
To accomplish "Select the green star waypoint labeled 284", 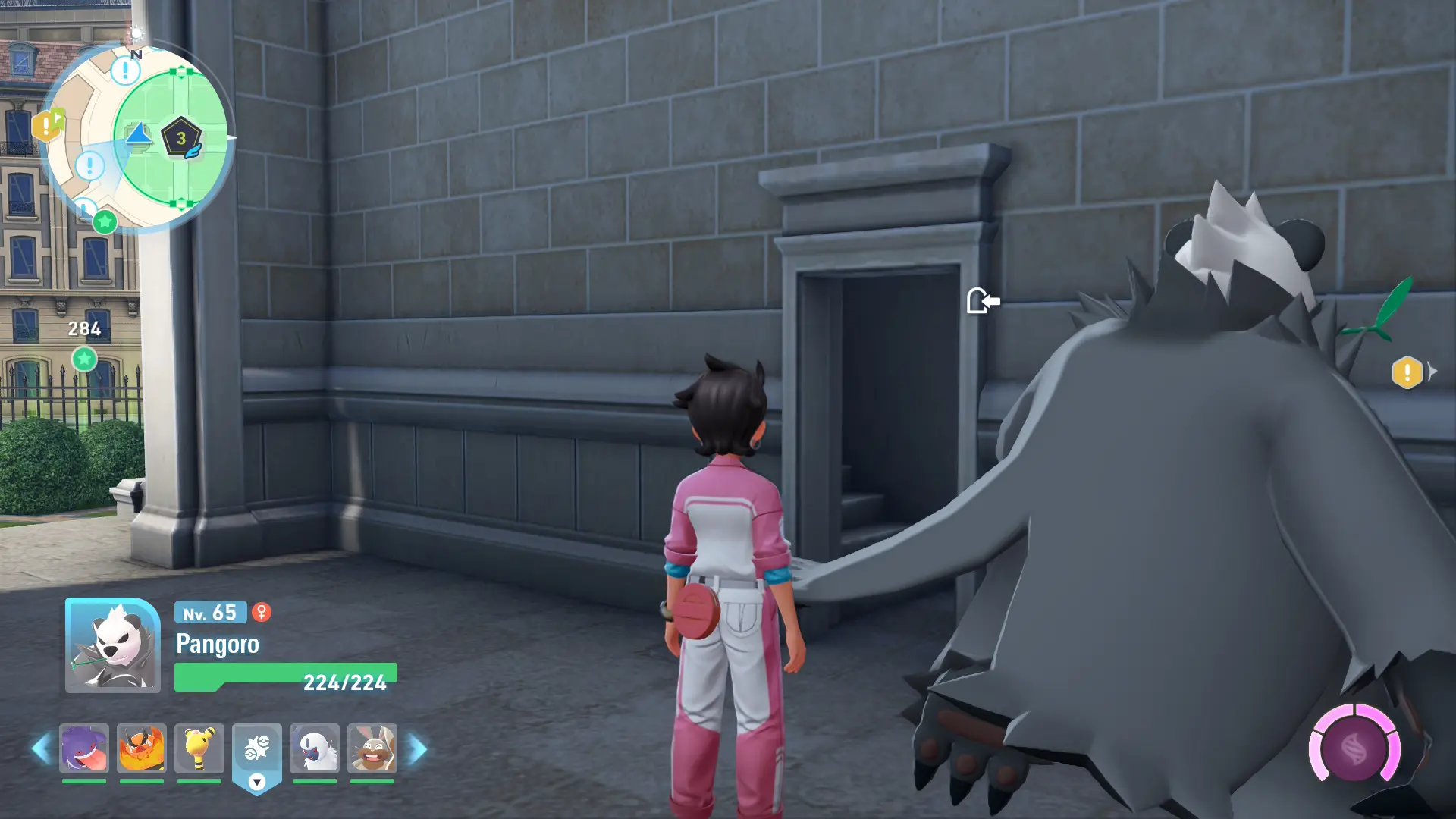I will pos(84,359).
